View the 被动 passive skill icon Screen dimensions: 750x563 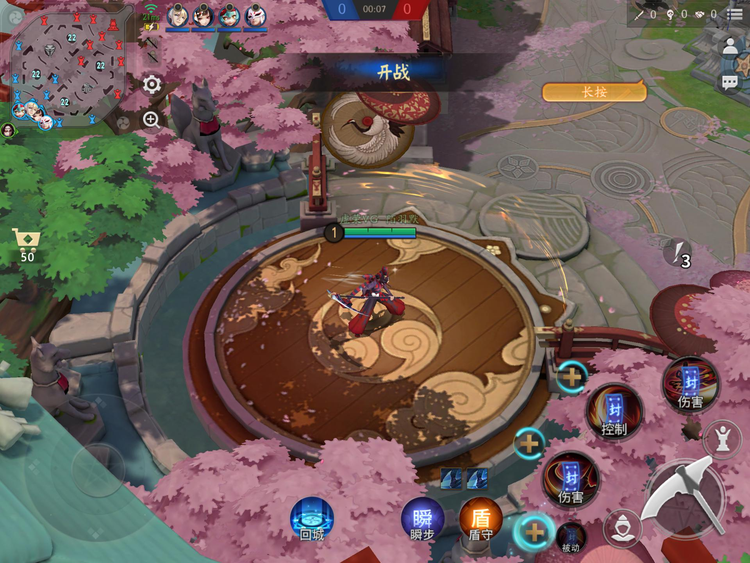571,536
